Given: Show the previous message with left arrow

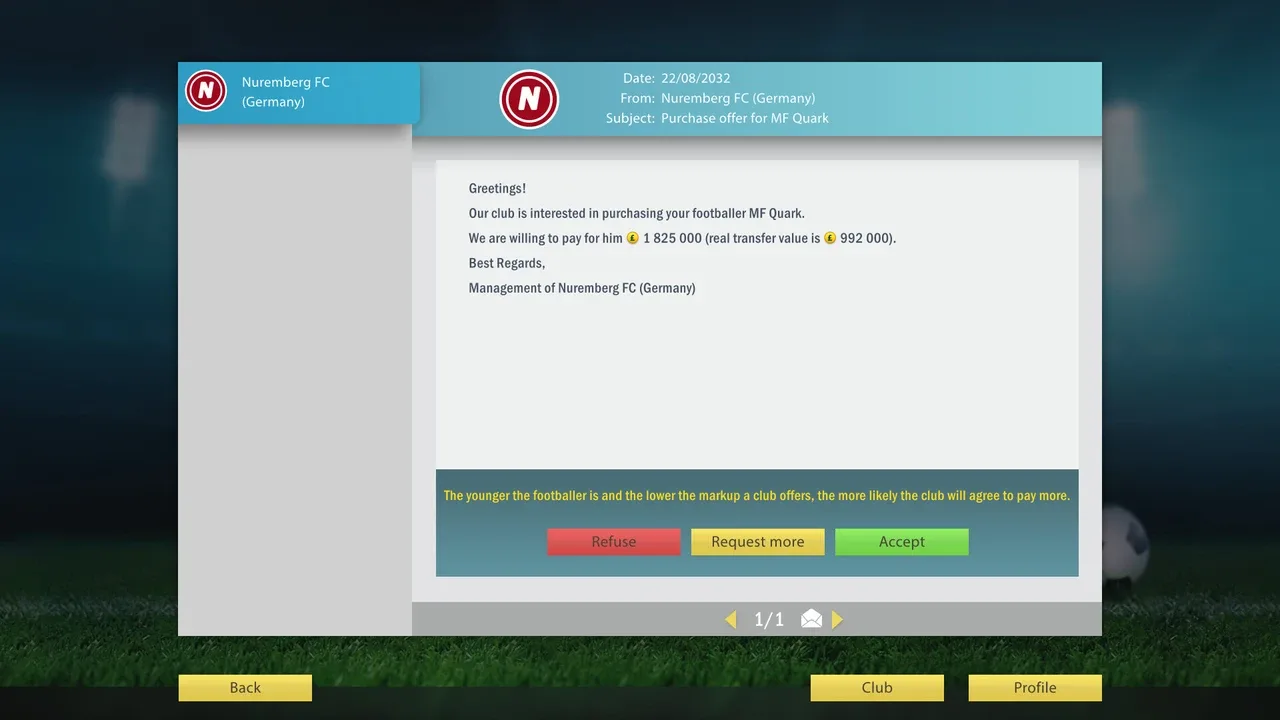Looking at the screenshot, I should [731, 620].
